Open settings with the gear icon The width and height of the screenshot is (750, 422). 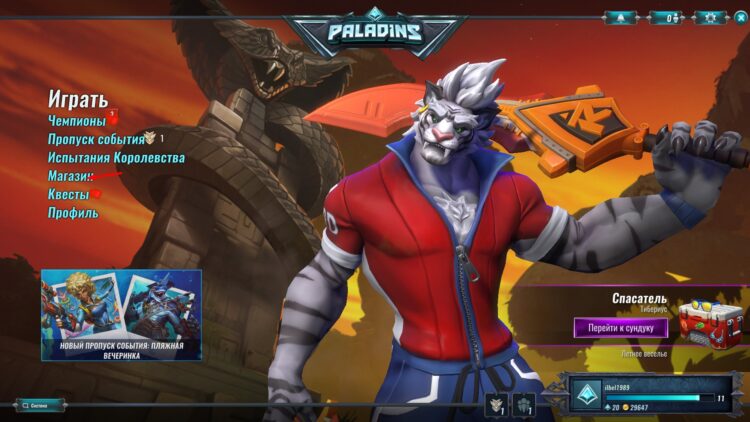(710, 18)
